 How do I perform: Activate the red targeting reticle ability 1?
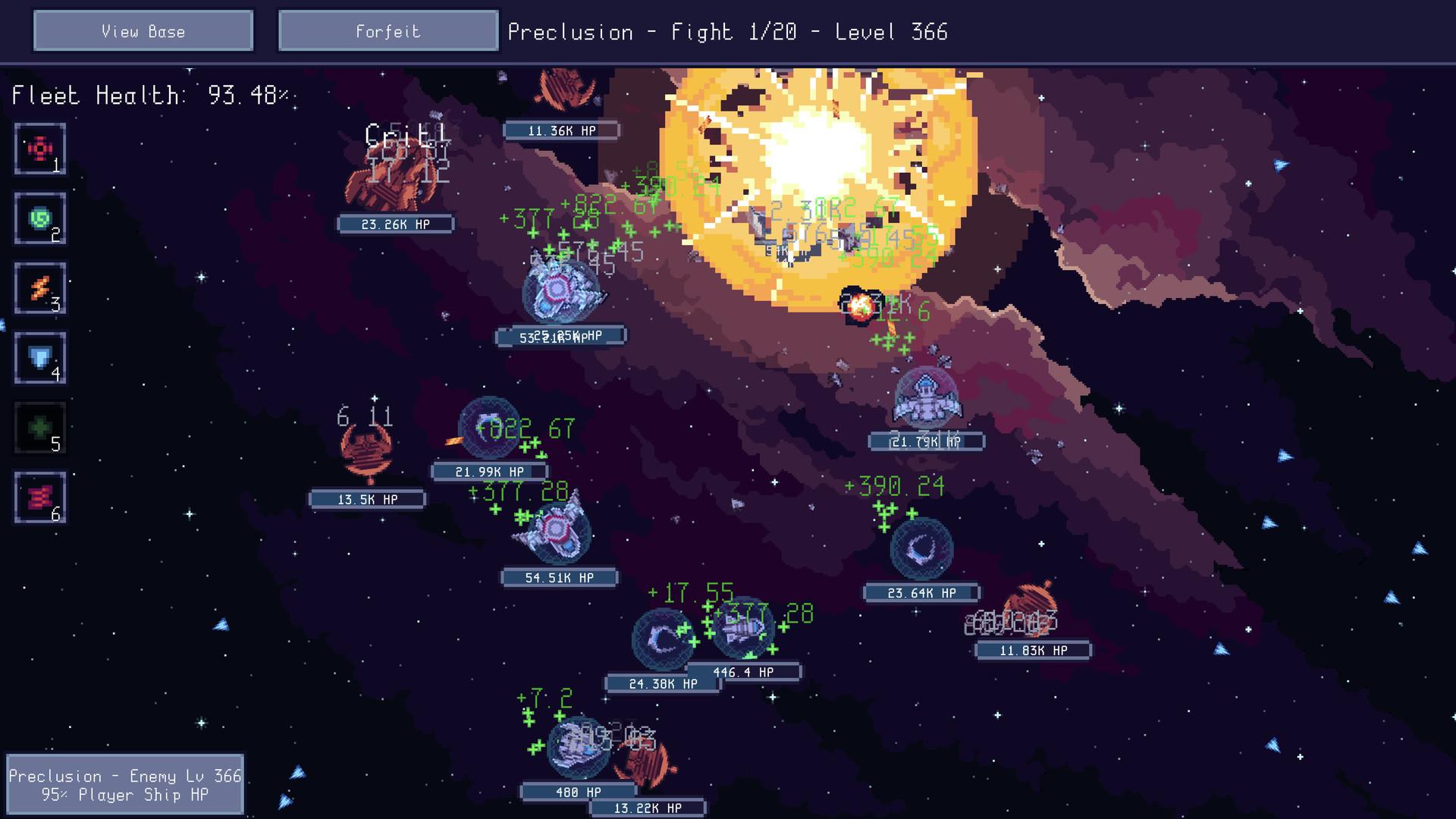40,149
